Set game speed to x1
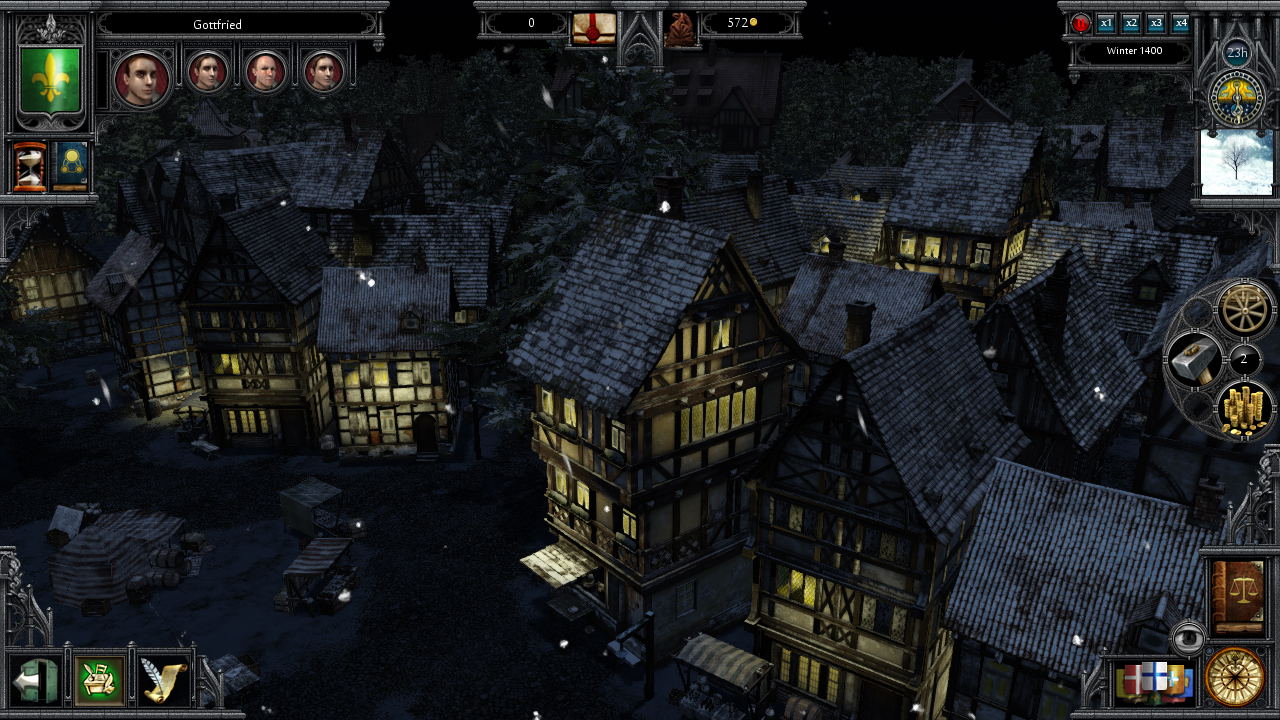This screenshot has width=1280, height=720. pyautogui.click(x=1106, y=23)
